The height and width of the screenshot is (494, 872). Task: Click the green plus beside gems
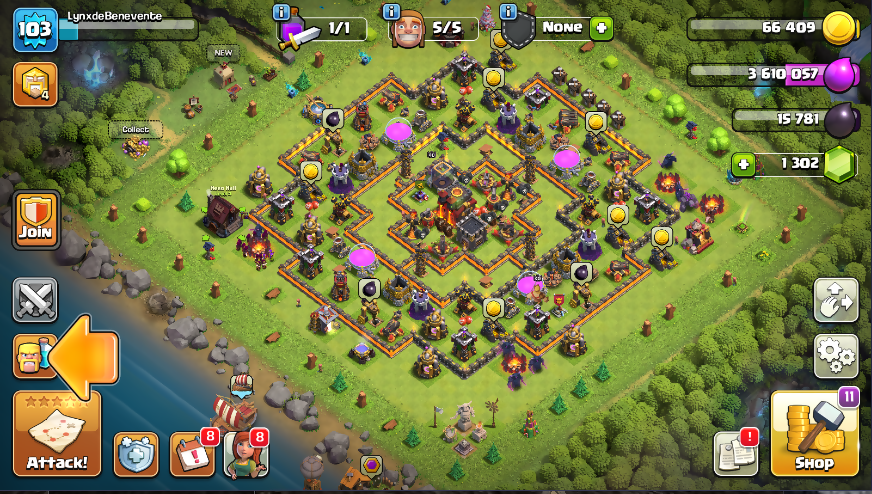[x=743, y=163]
